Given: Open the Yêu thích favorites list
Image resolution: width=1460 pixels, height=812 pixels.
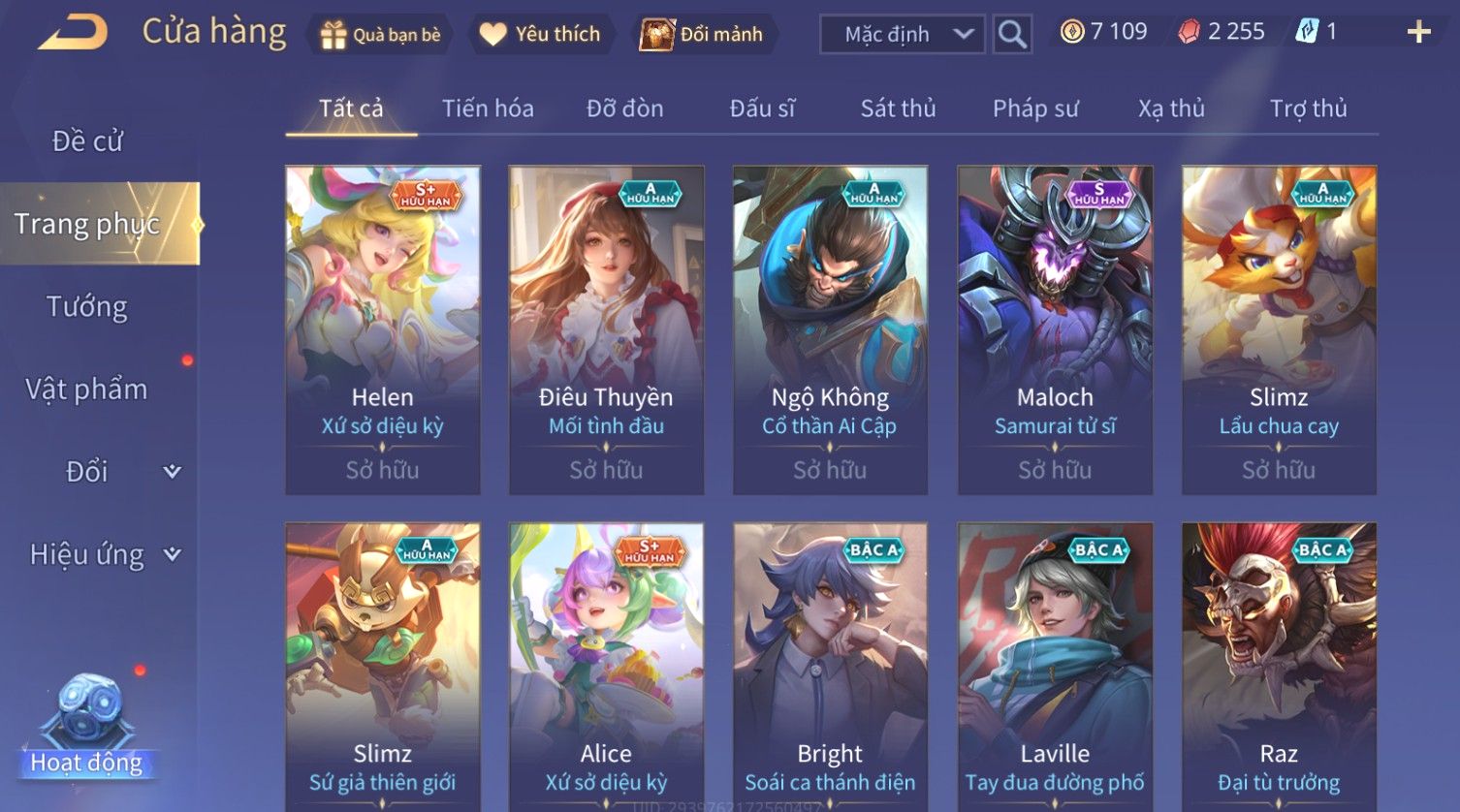Looking at the screenshot, I should (x=541, y=35).
